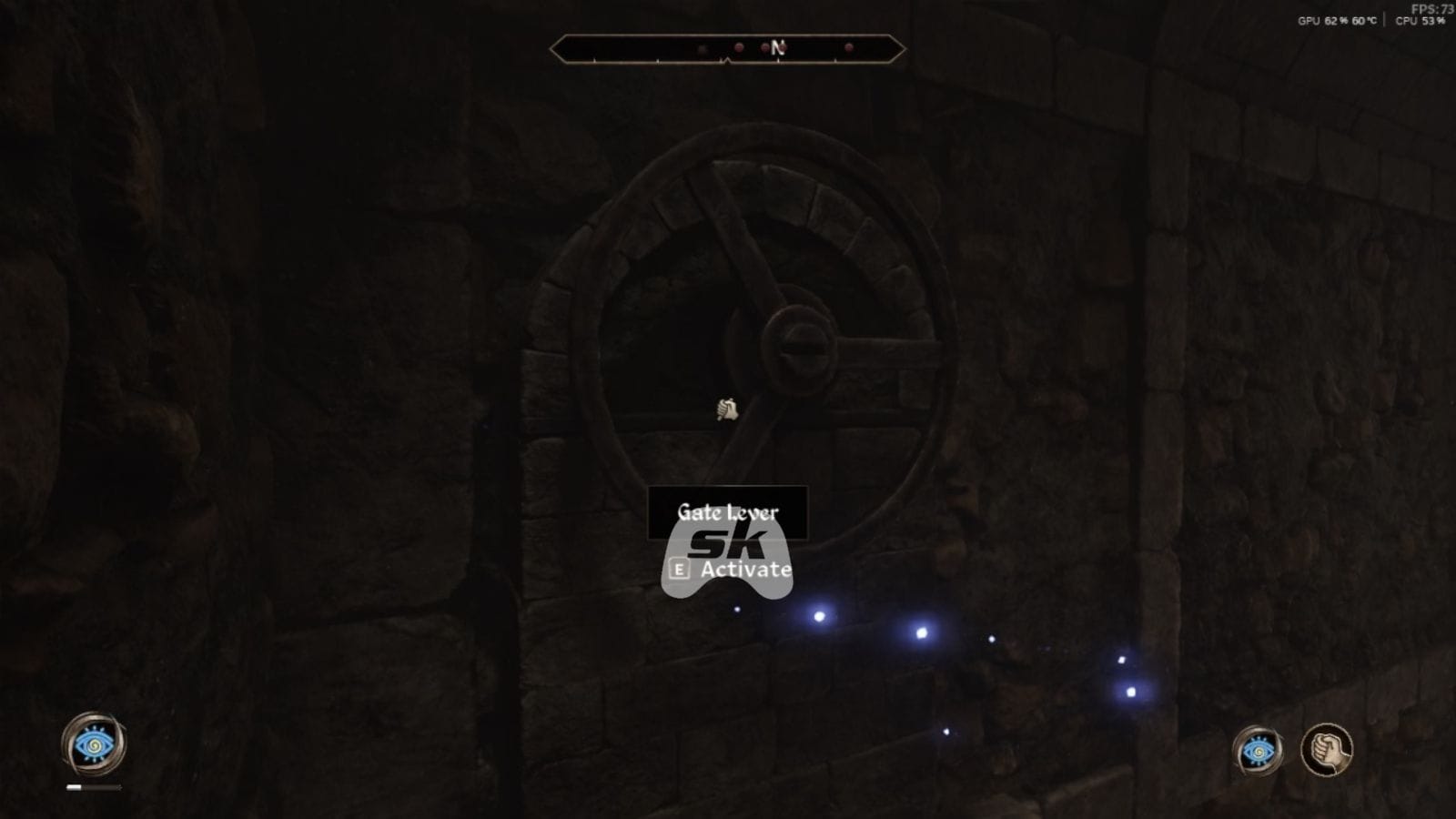Click the N marker on the compass

(x=778, y=47)
